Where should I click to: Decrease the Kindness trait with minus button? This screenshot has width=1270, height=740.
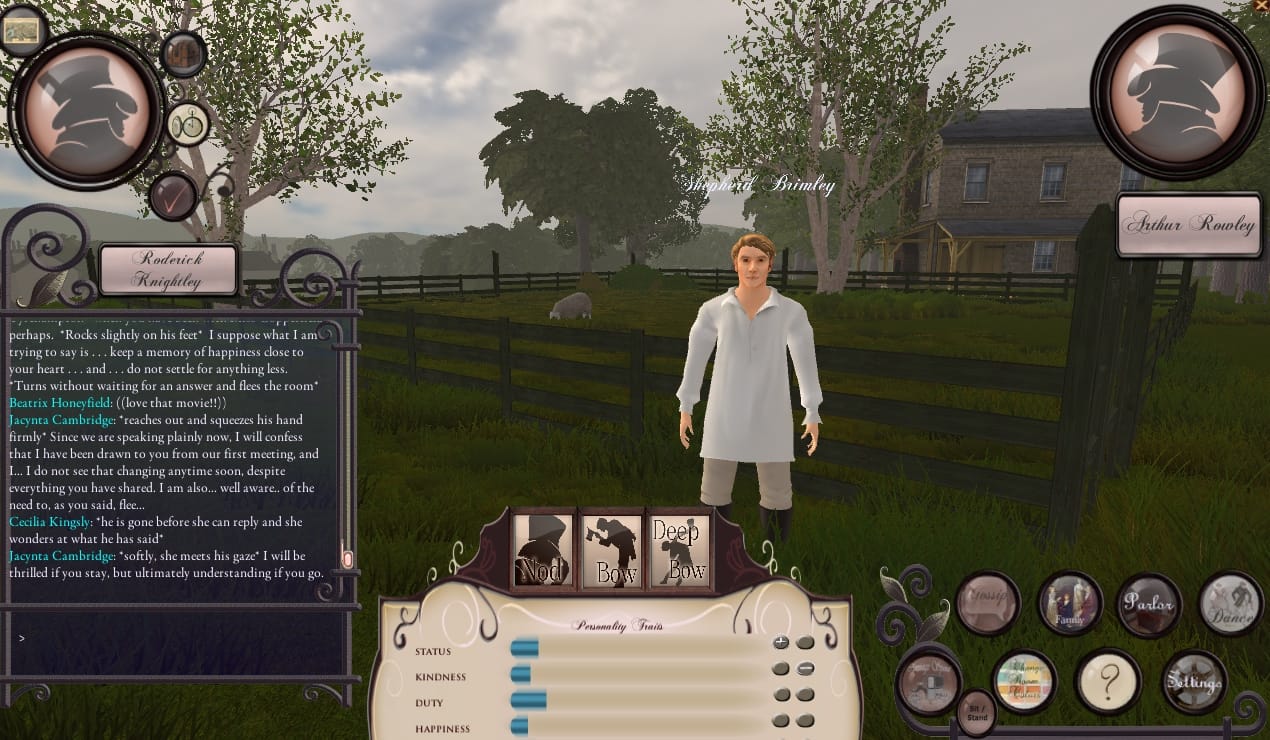click(805, 669)
